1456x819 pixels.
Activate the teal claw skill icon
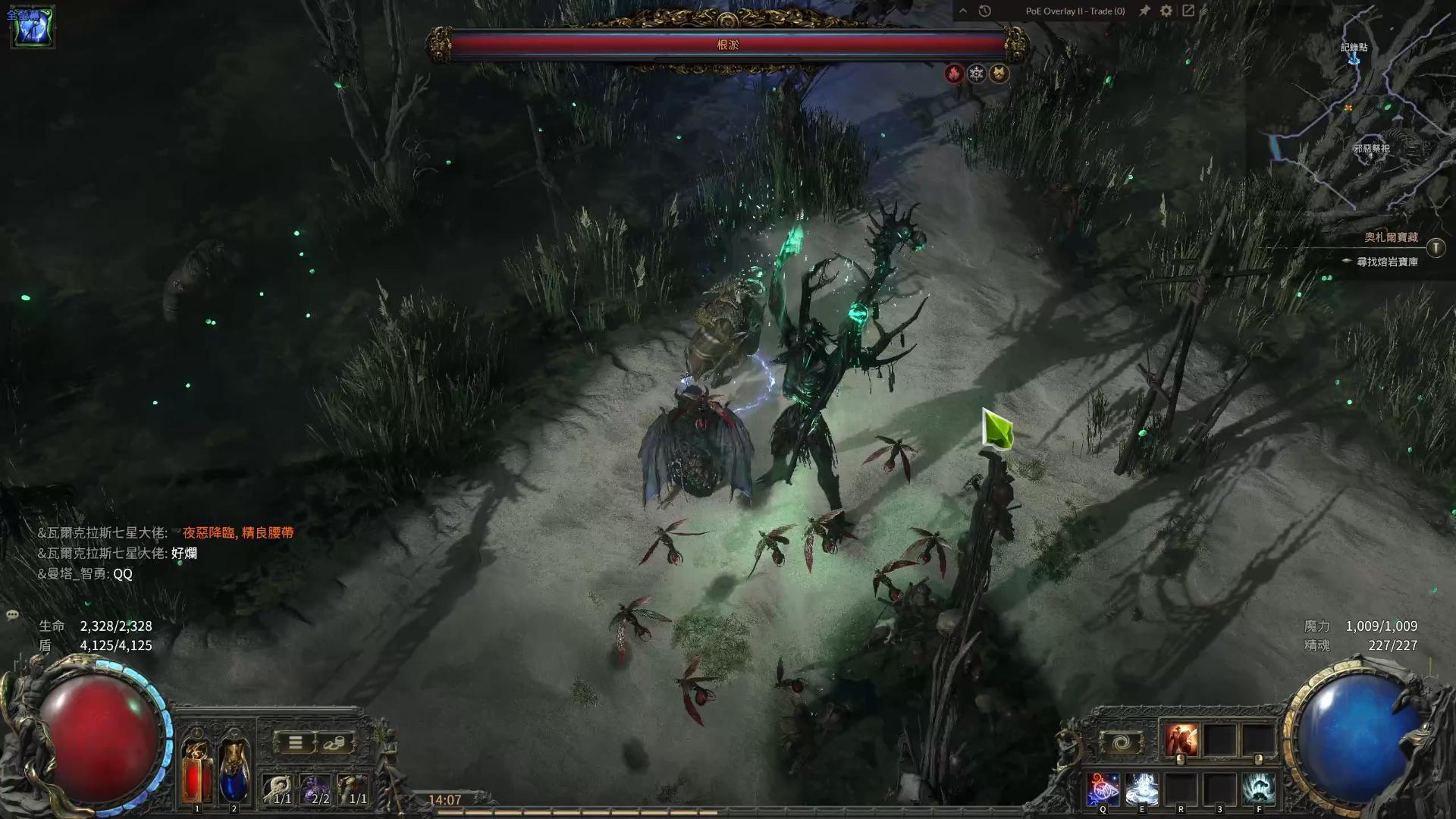pyautogui.click(x=1259, y=789)
